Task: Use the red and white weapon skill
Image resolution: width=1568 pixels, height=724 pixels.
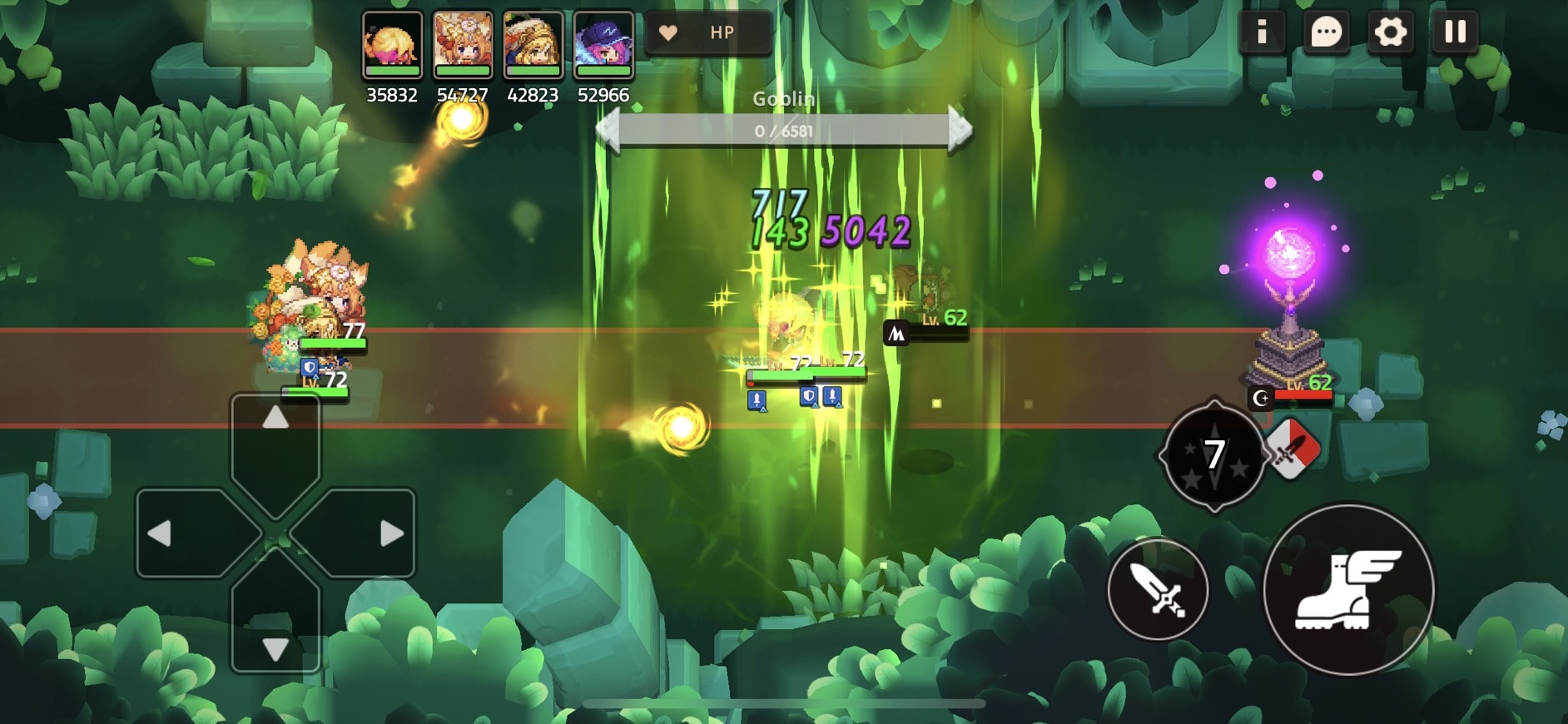Action: [x=1293, y=449]
